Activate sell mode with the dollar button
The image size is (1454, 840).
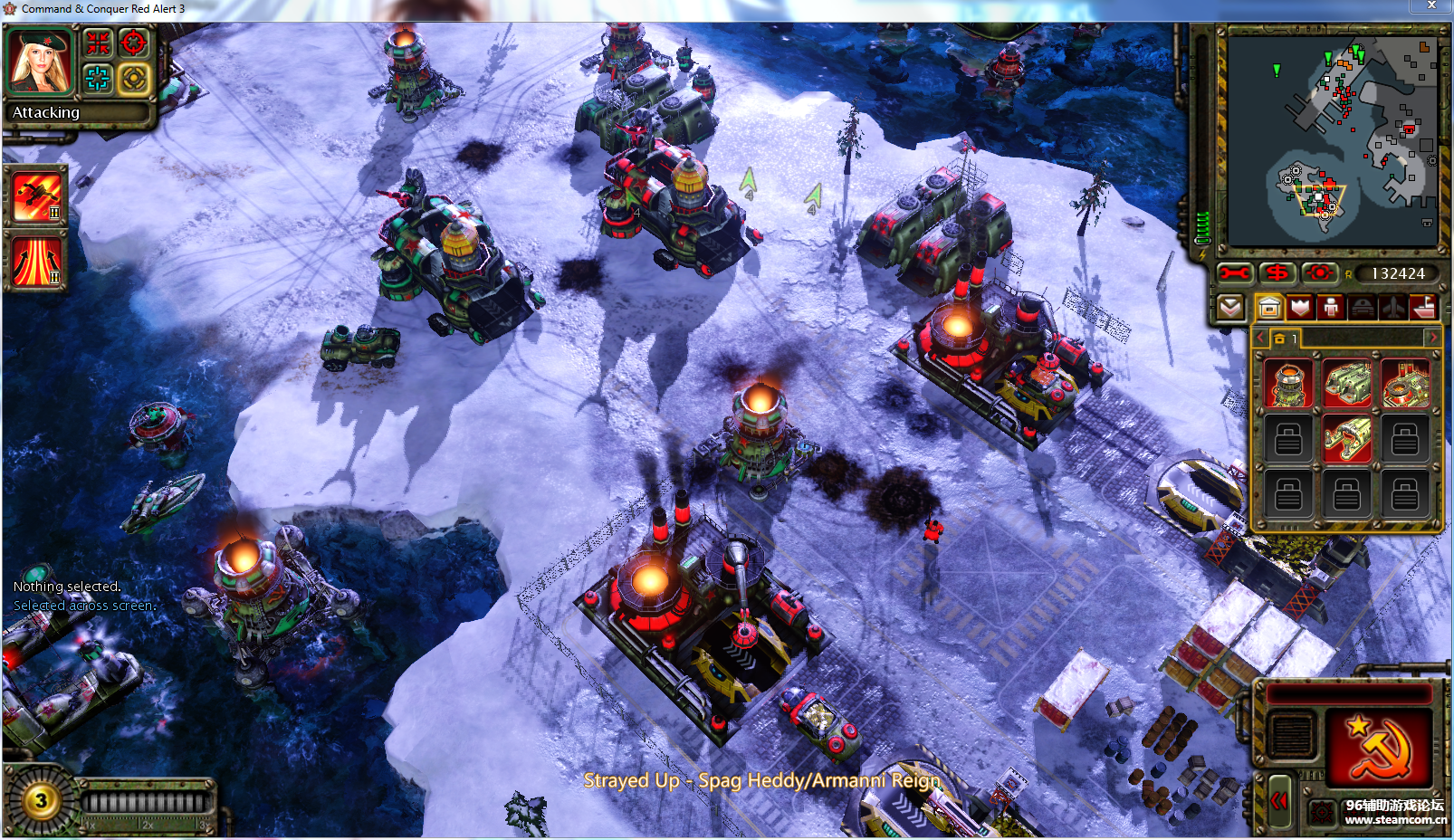pyautogui.click(x=1277, y=272)
